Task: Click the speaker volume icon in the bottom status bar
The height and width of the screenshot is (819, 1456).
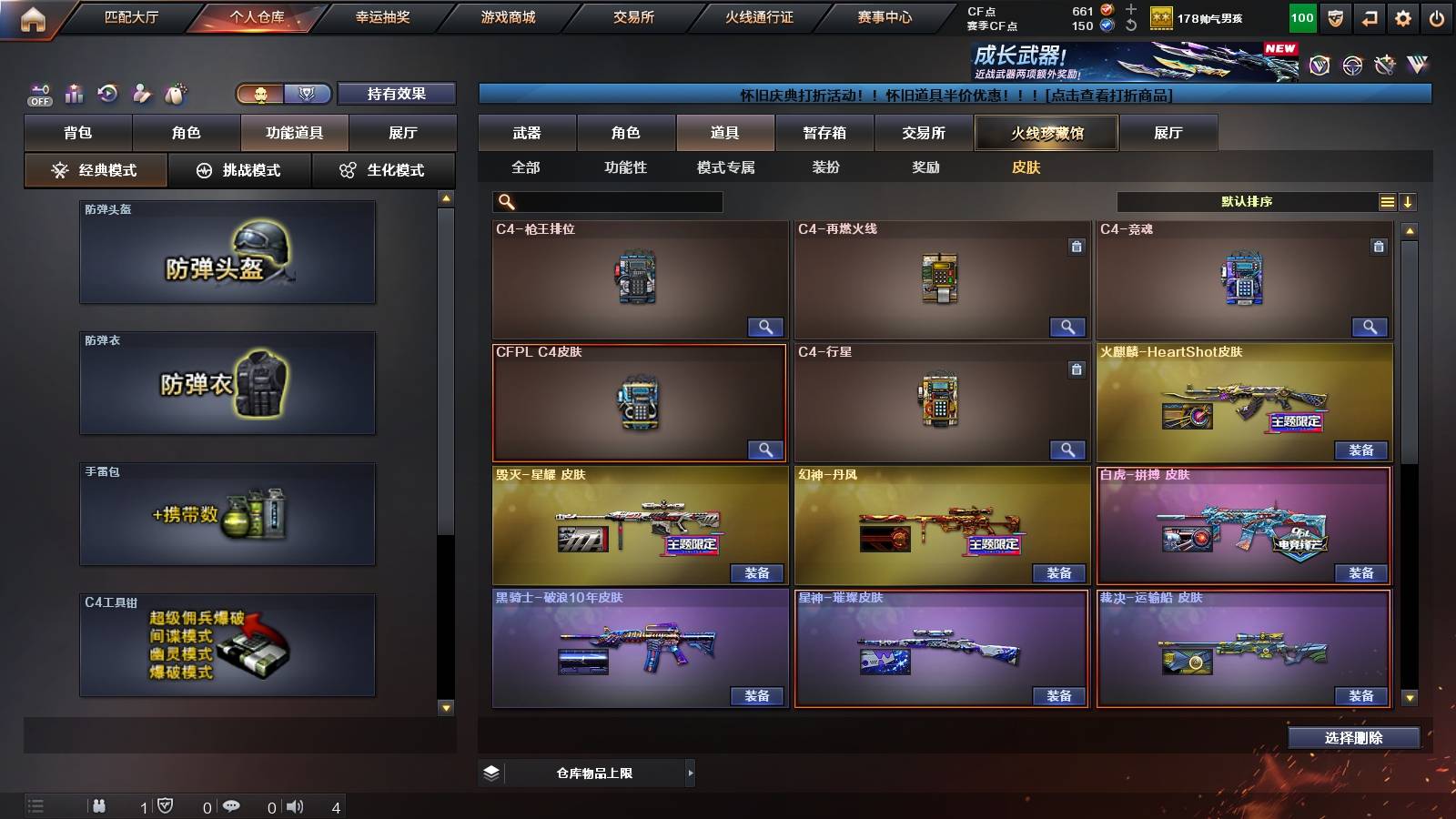Action: (294, 806)
